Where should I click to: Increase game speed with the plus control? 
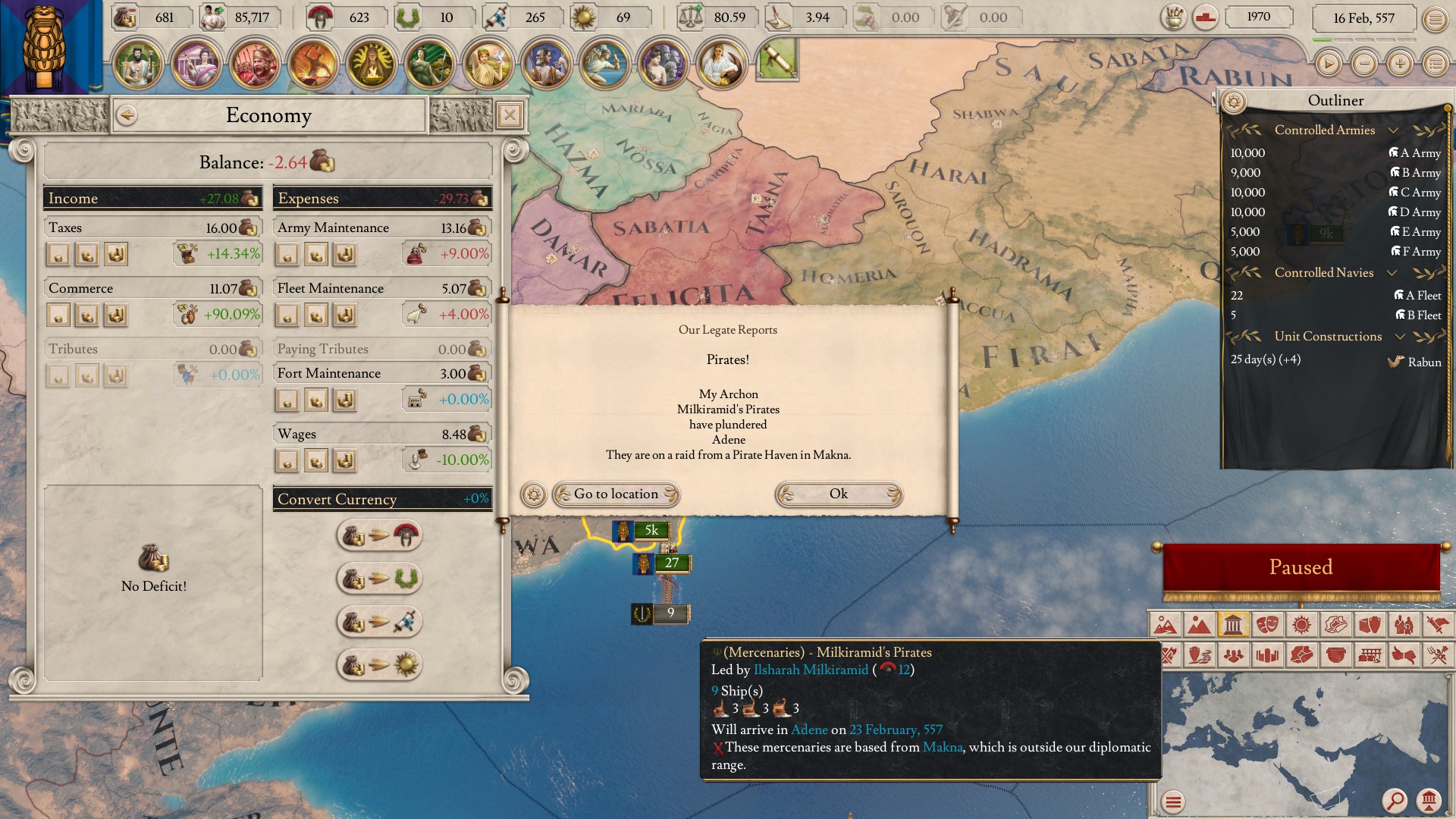pos(1398,64)
